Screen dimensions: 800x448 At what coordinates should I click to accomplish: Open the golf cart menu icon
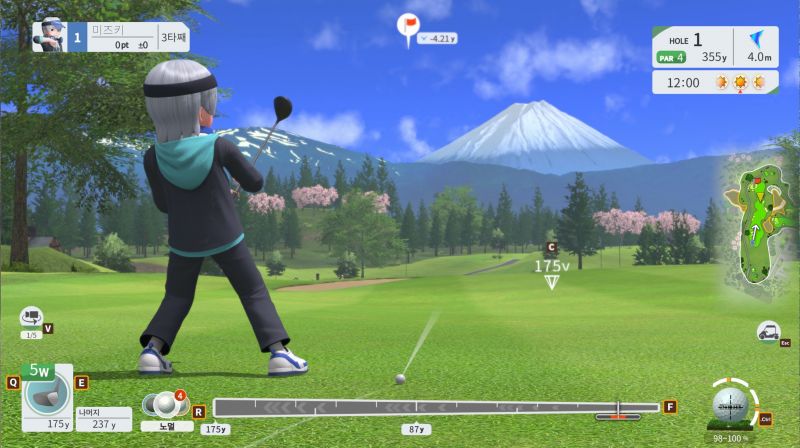pyautogui.click(x=768, y=331)
